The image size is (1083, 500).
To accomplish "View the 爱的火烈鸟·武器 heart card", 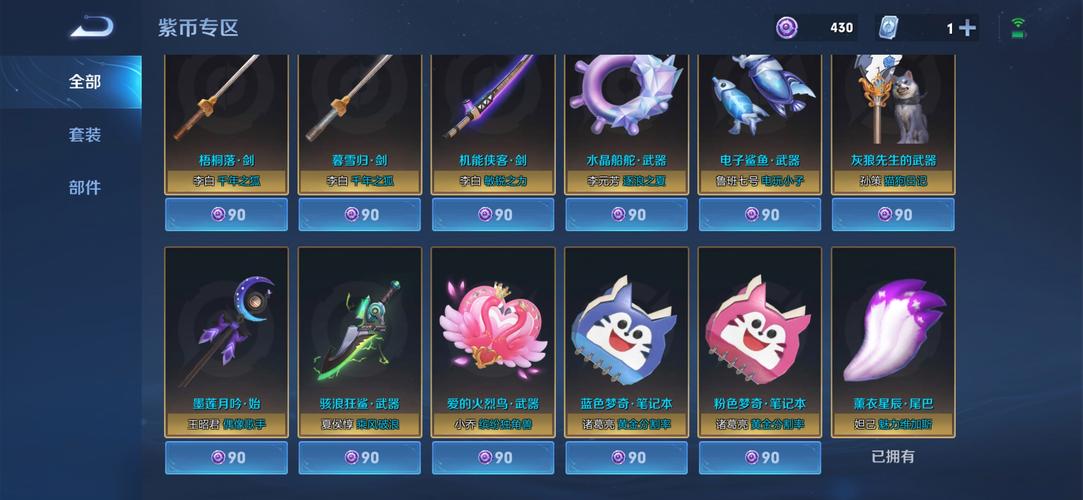I will [492, 340].
